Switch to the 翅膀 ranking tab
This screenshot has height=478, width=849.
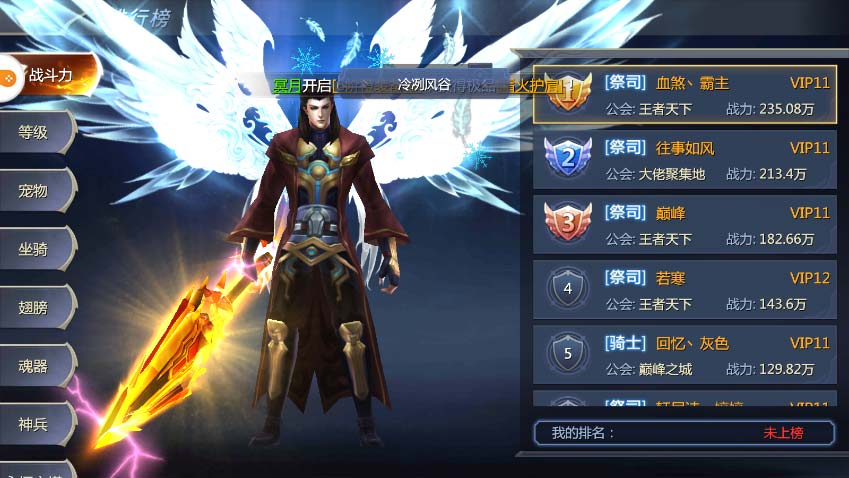[36, 307]
